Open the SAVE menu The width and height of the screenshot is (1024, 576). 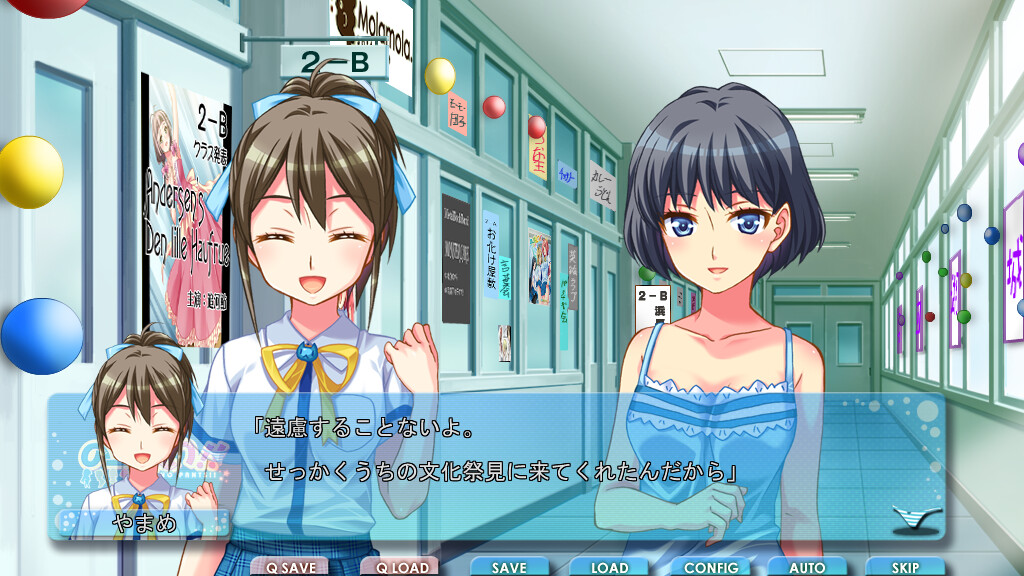[x=509, y=567]
